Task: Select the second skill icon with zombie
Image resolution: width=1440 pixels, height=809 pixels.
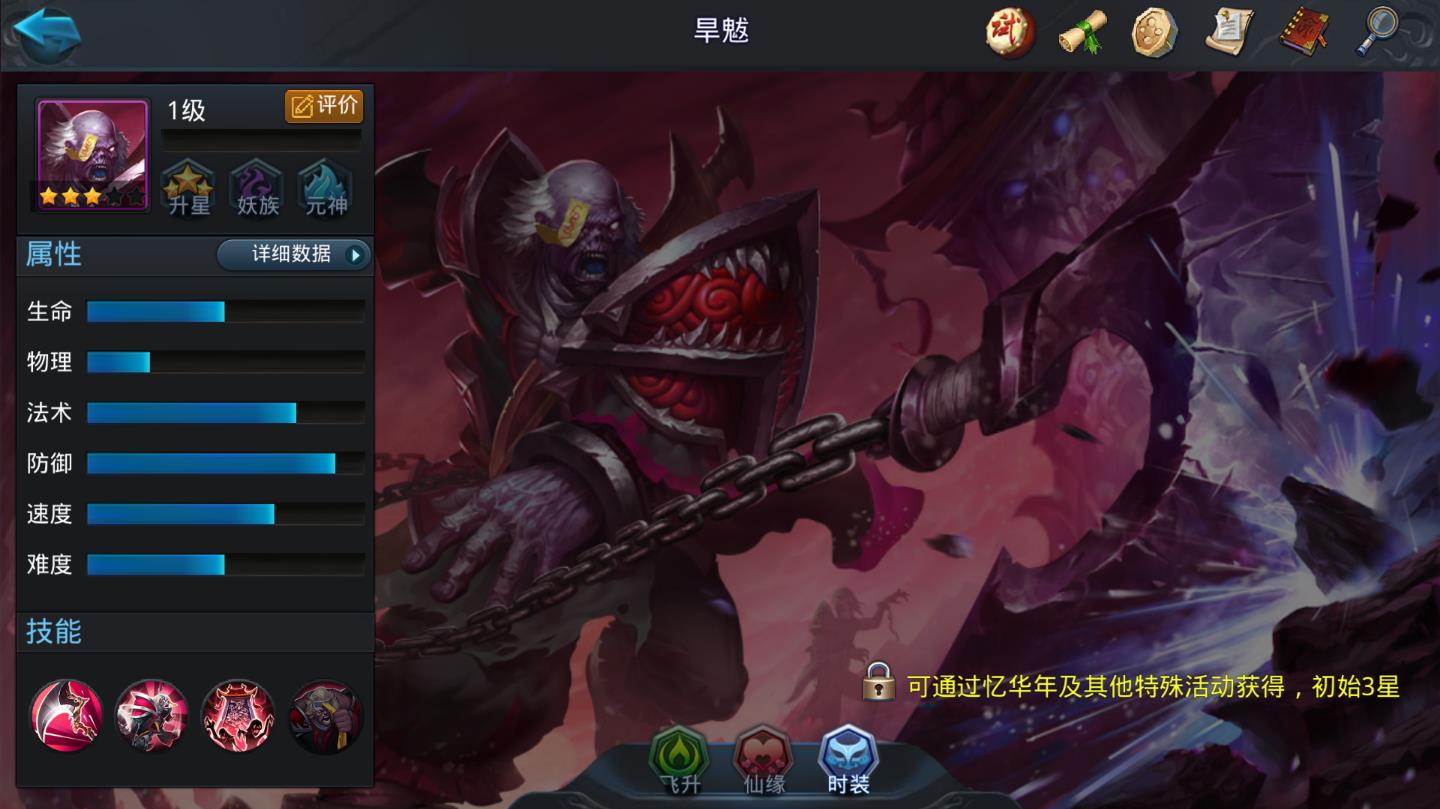Action: [152, 716]
